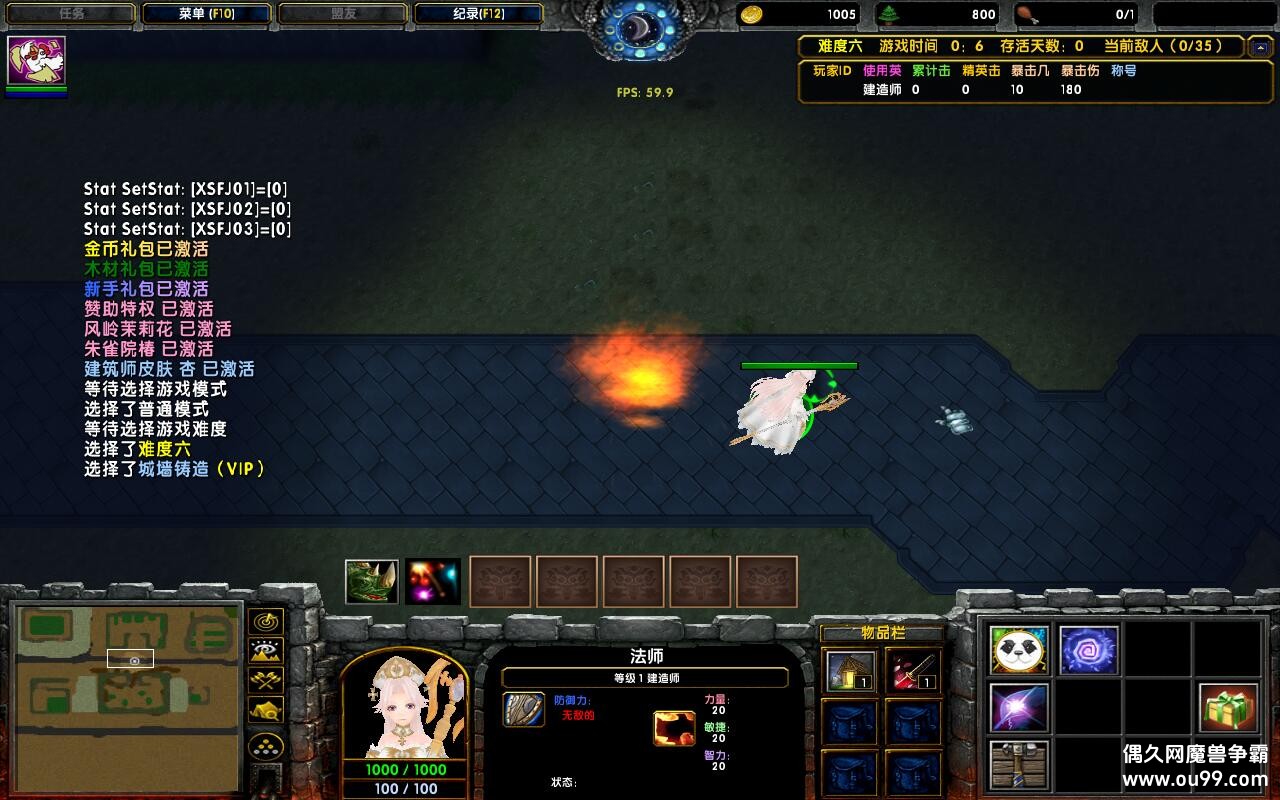The image size is (1280, 800).
Task: Cast the purple swirl portal ability
Action: pyautogui.click(x=1088, y=650)
